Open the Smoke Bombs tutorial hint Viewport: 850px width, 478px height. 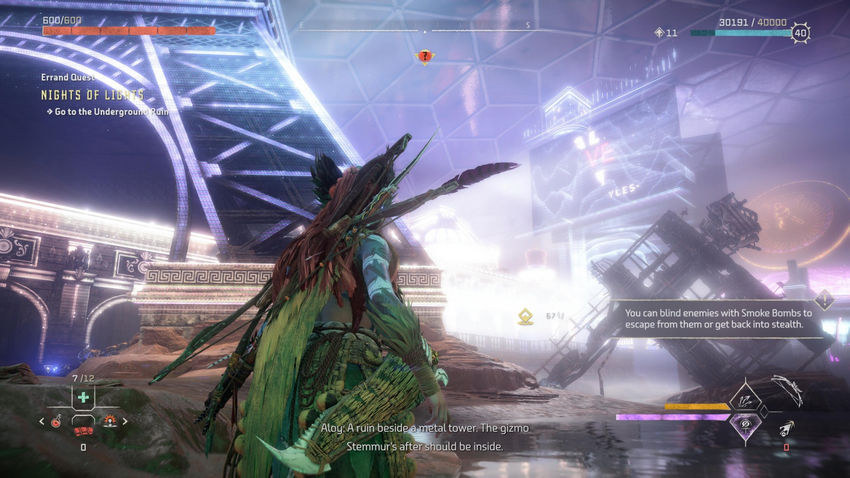click(x=721, y=320)
